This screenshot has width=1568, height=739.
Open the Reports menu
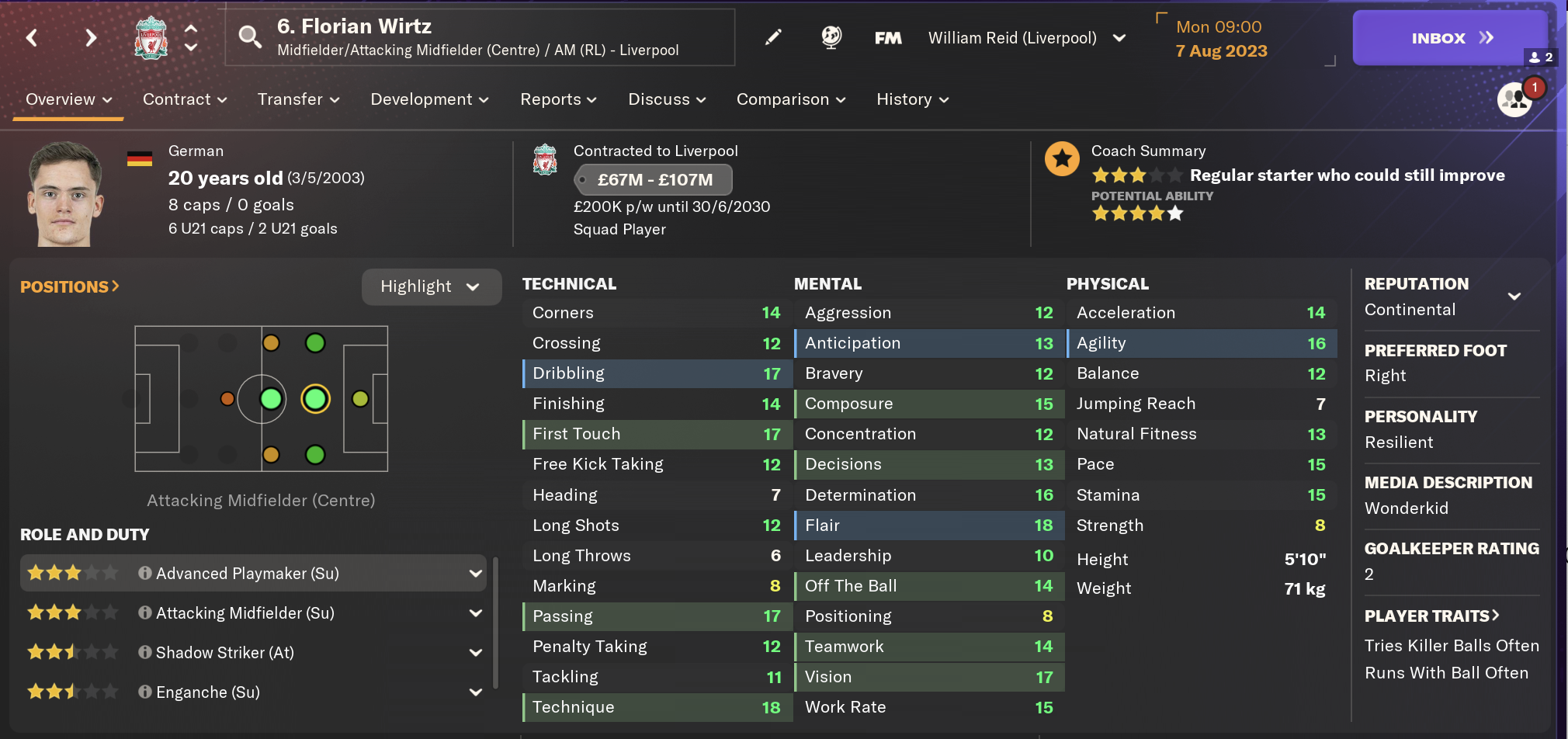point(558,99)
